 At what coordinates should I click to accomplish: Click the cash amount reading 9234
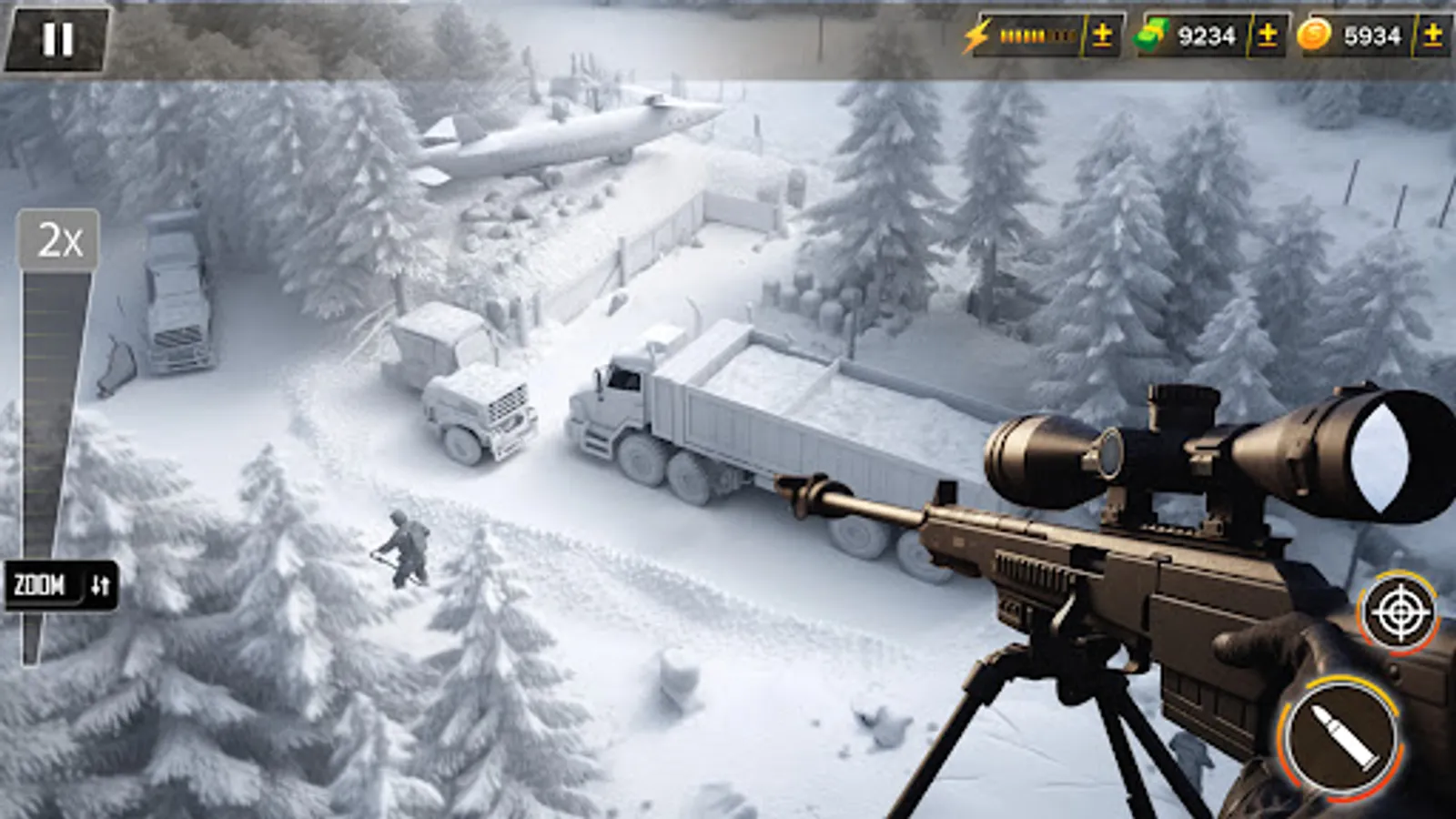(1207, 35)
